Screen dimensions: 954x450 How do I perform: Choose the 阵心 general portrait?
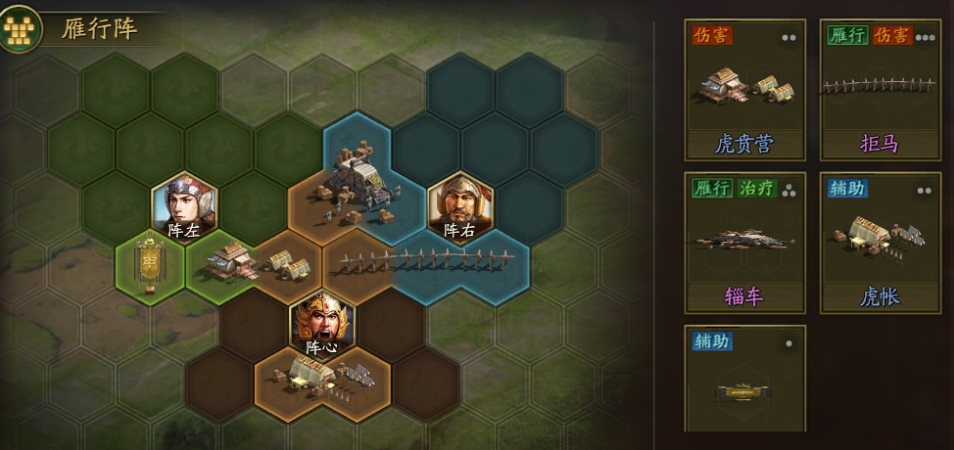pyautogui.click(x=321, y=323)
